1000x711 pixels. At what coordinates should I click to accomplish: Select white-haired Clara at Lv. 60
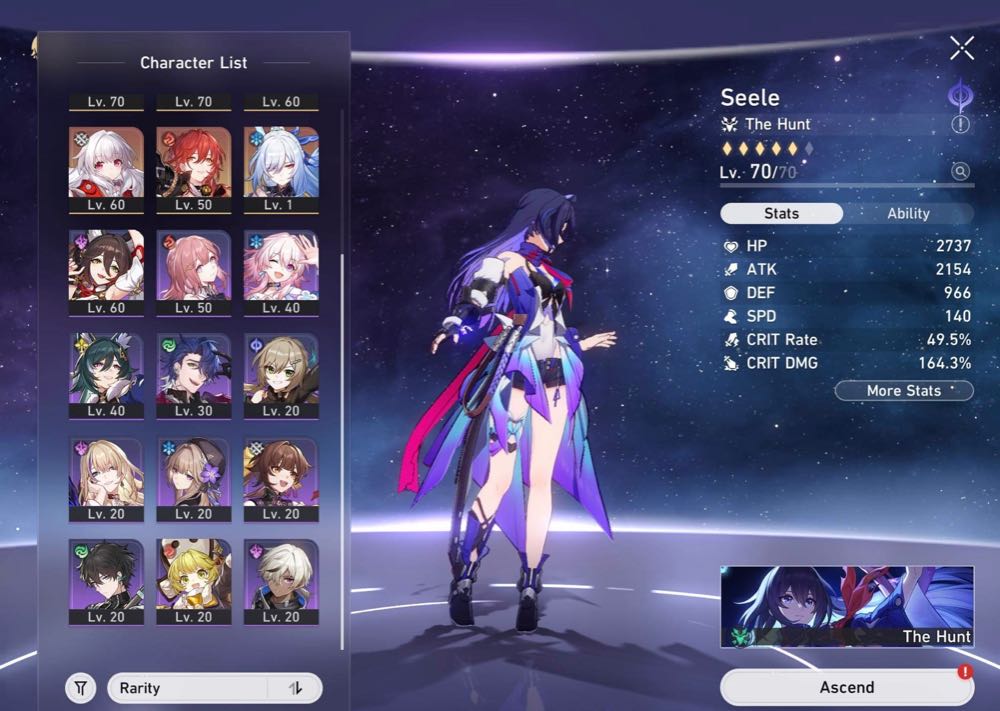tap(106, 168)
